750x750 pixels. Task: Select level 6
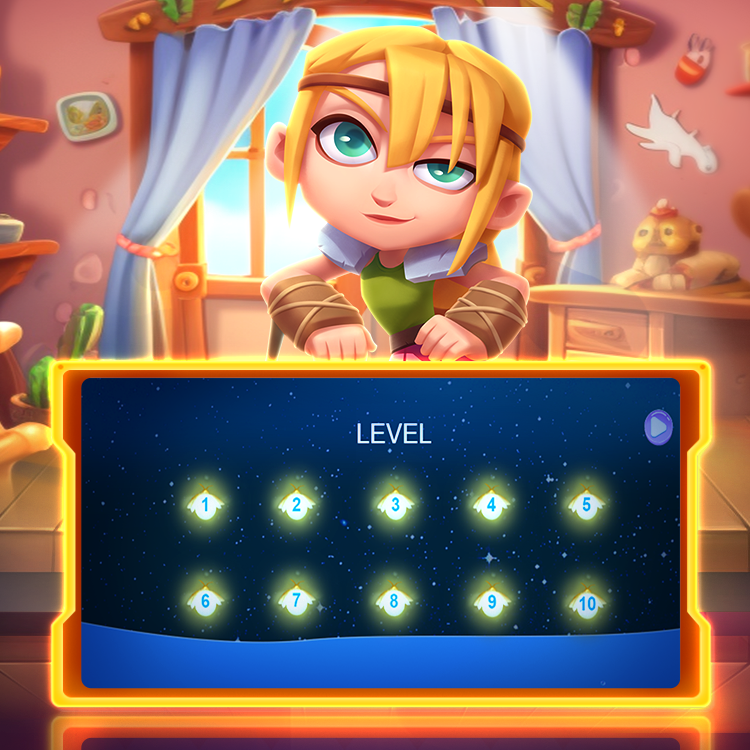[205, 601]
